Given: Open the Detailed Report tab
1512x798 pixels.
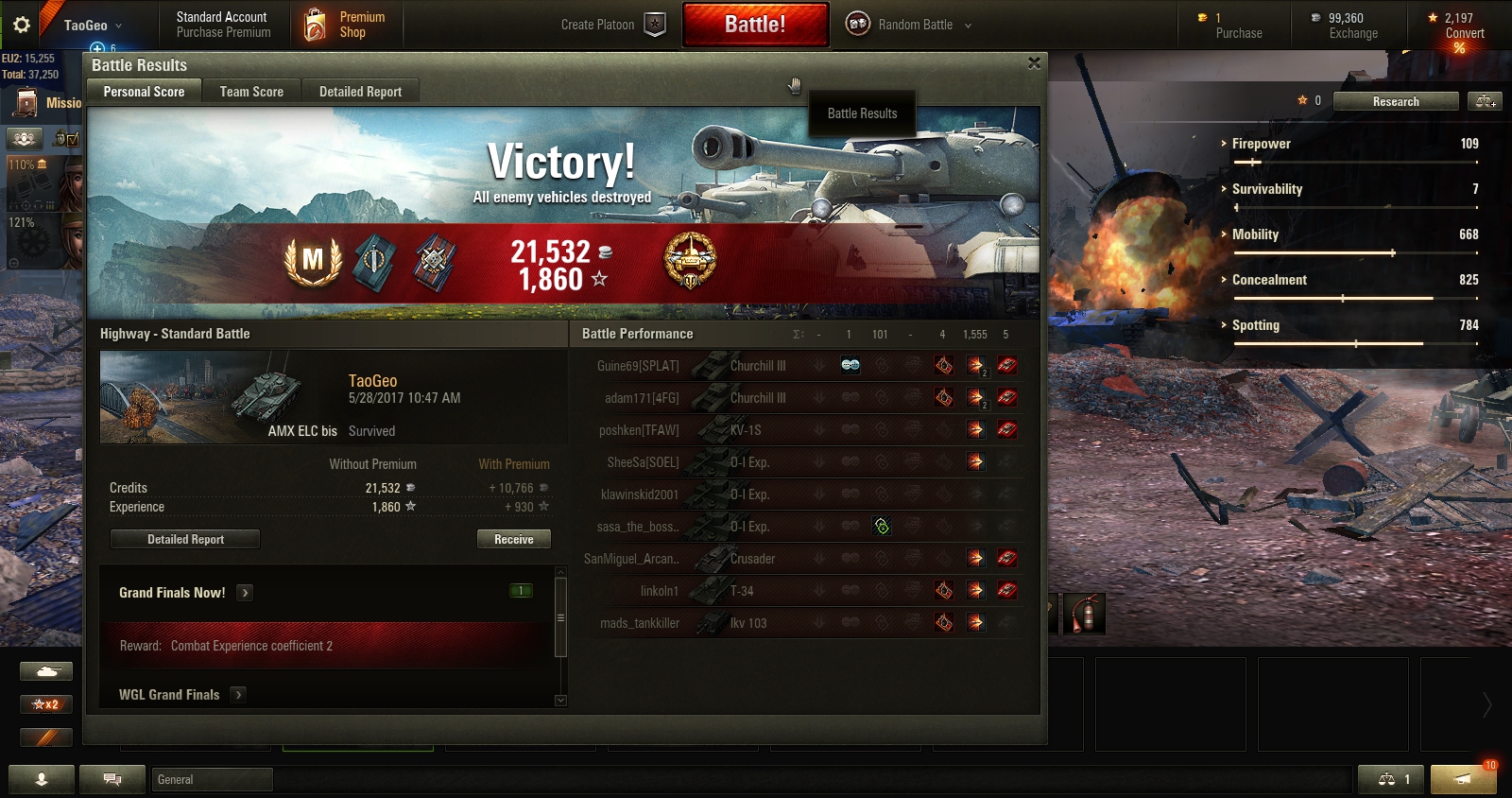Looking at the screenshot, I should [360, 92].
